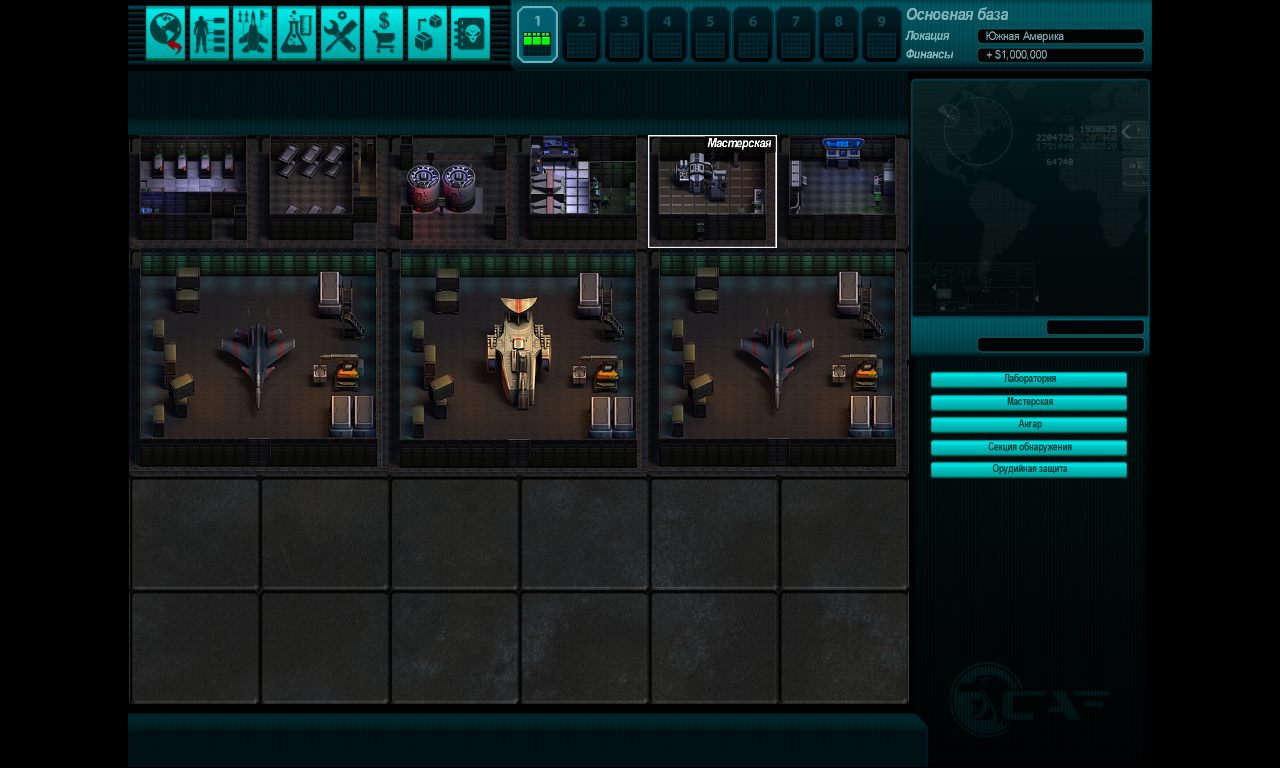This screenshot has height=768, width=1280.
Task: Choose the Мастерская build button
Action: (1029, 402)
